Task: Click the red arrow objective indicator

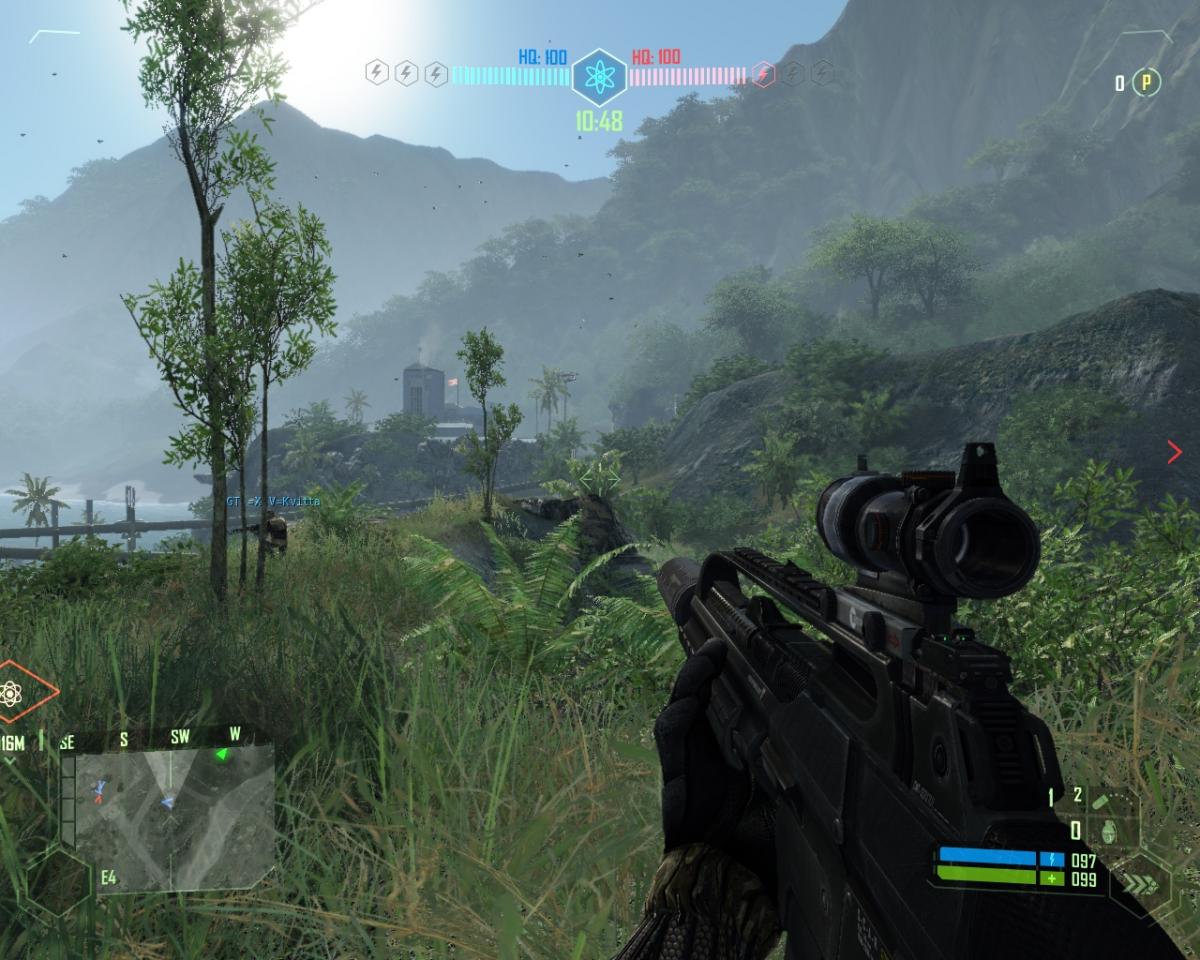Action: 1174,453
